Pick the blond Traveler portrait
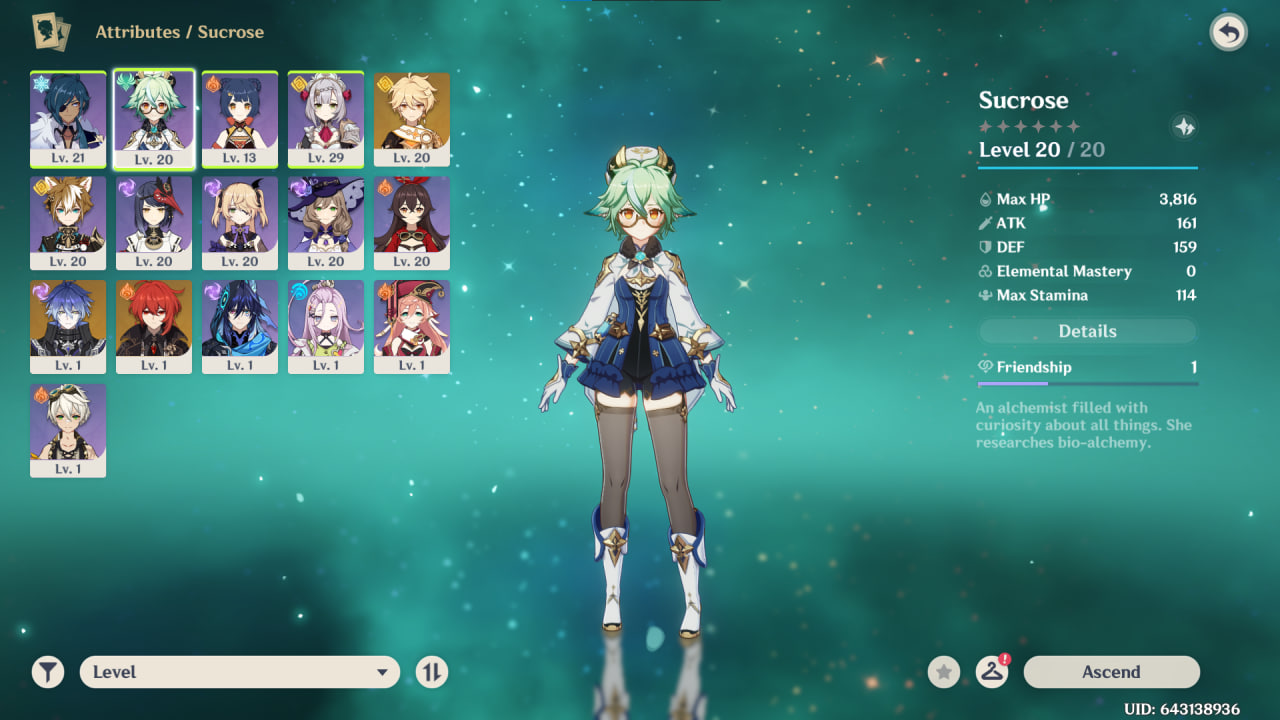Screen dimensions: 1280x720 (x=412, y=118)
